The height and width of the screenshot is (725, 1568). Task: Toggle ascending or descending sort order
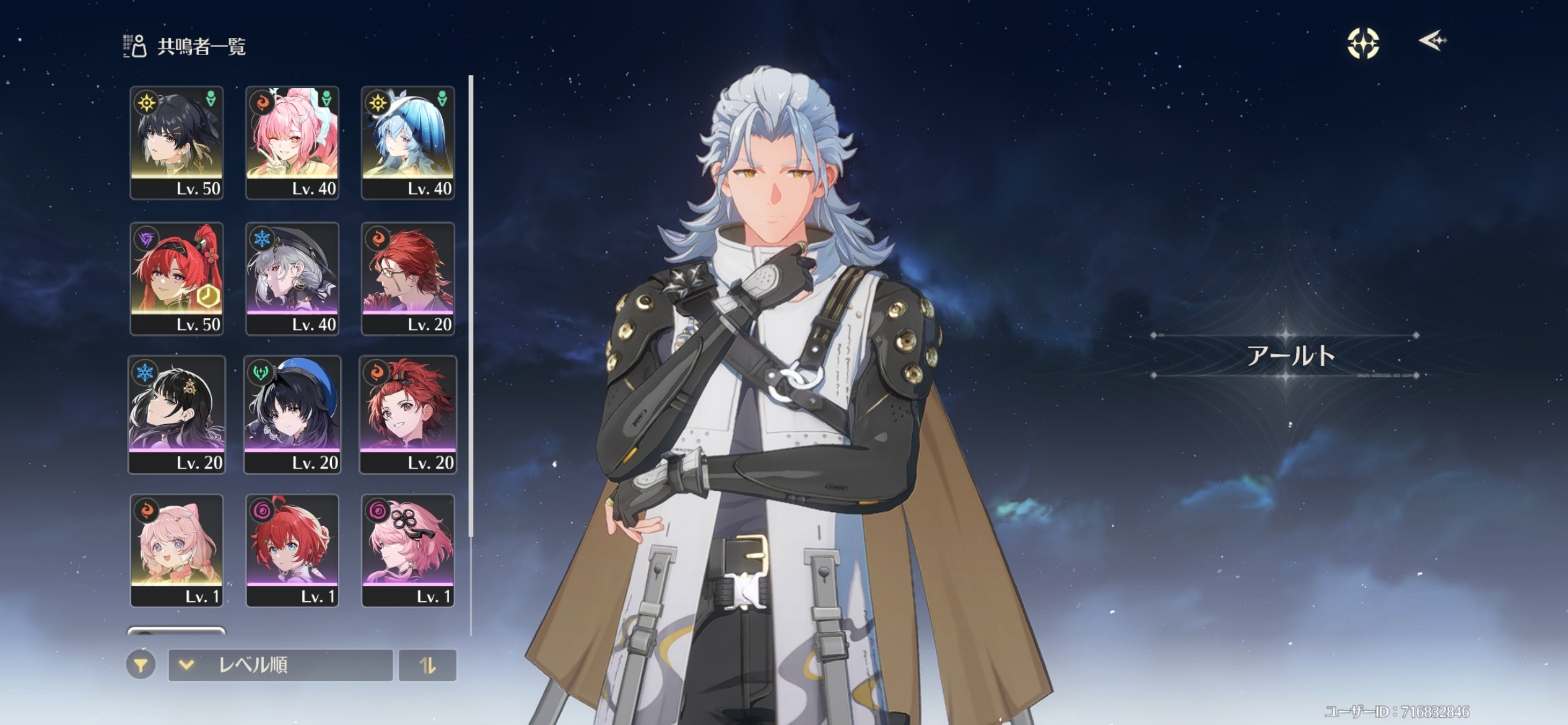pos(427,666)
